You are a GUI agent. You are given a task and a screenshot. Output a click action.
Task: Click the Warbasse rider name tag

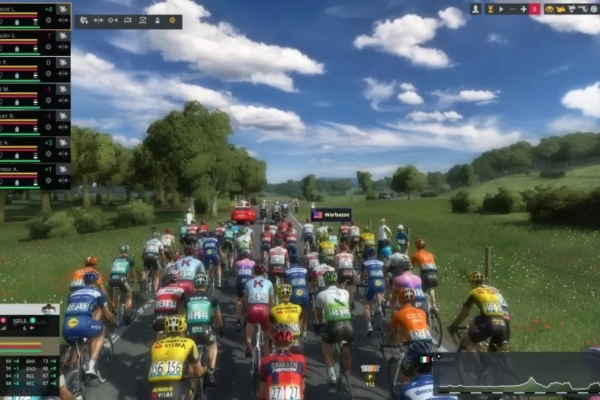coord(331,214)
